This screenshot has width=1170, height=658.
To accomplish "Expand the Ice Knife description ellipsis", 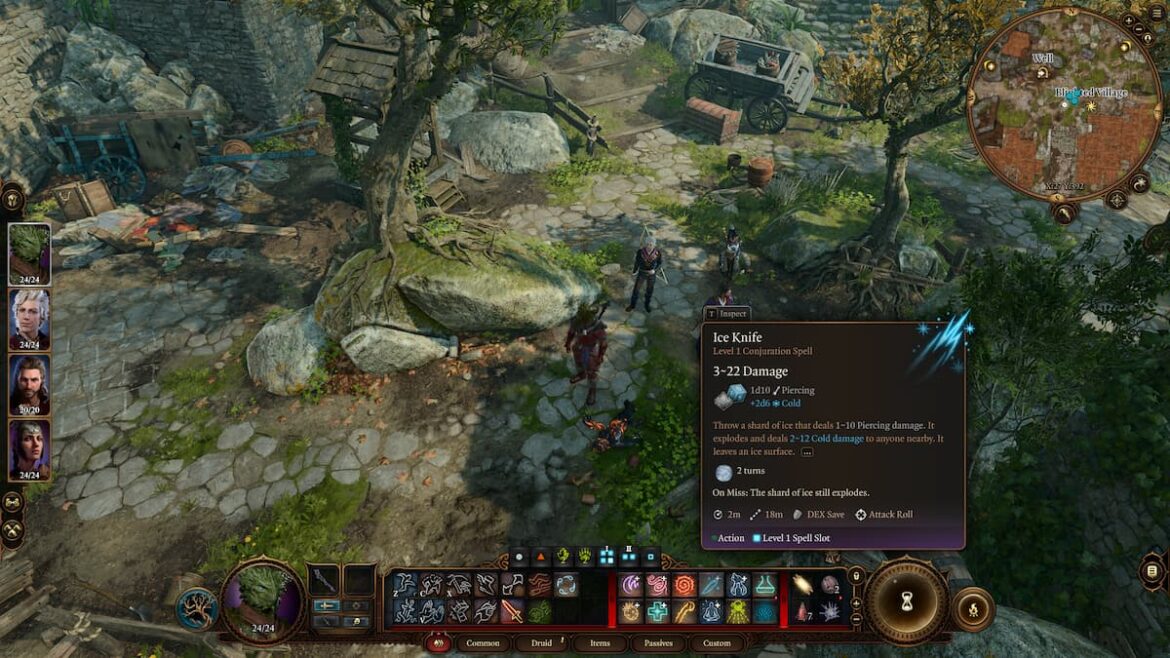I will pos(807,452).
